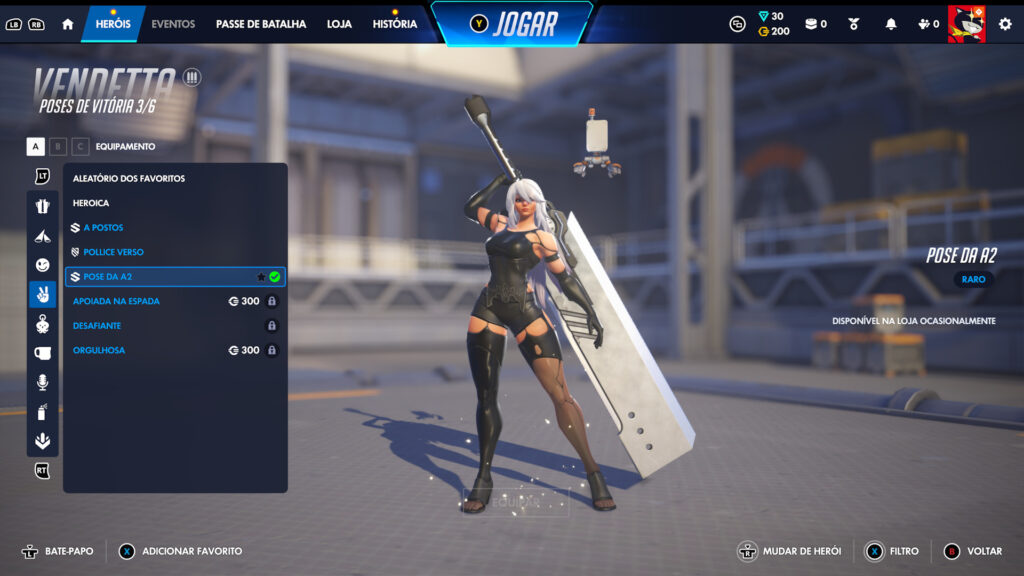Go to the História tab
1024x576 pixels.
394,24
